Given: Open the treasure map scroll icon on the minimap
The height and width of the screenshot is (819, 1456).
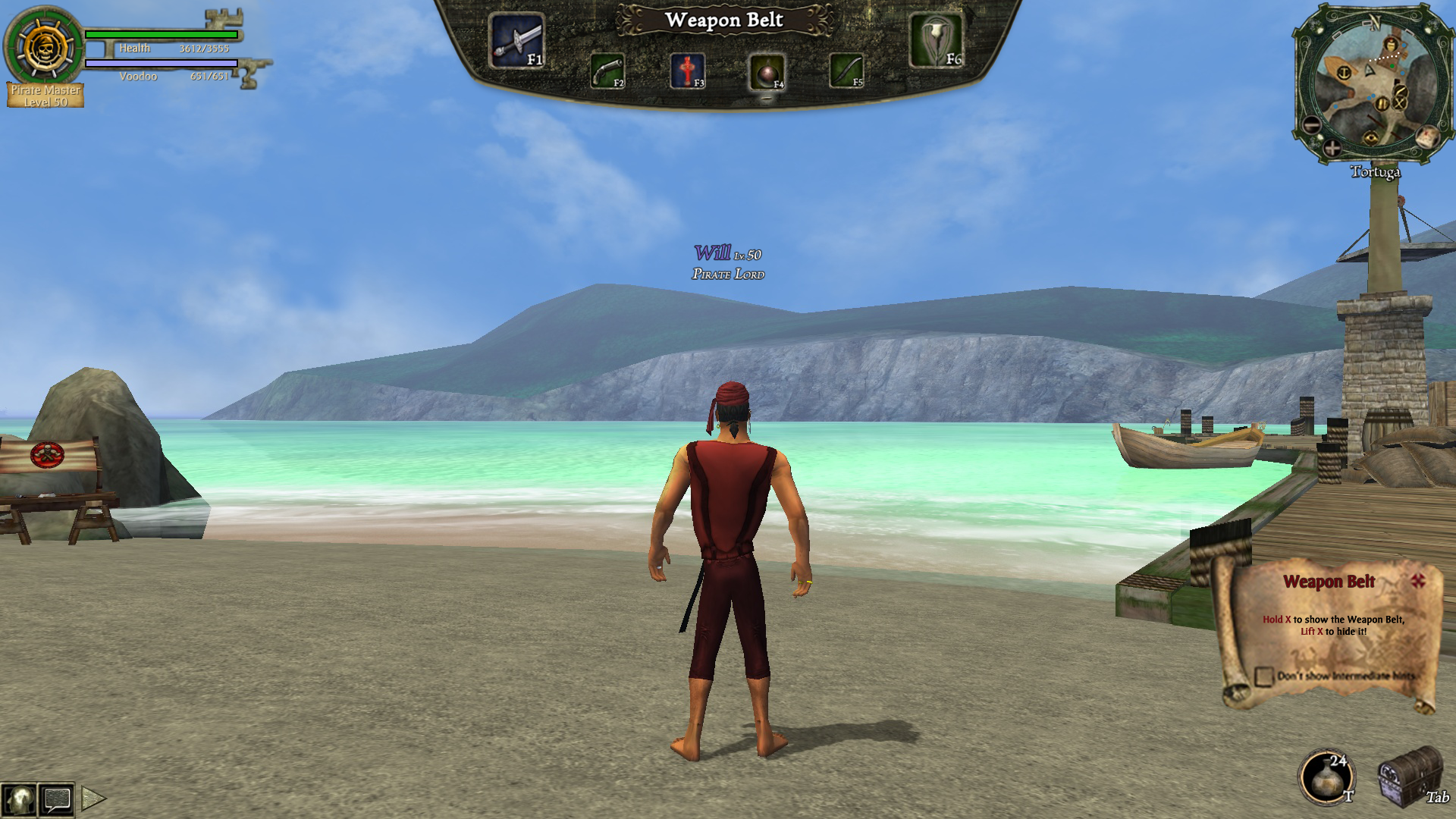Looking at the screenshot, I should tap(1428, 136).
